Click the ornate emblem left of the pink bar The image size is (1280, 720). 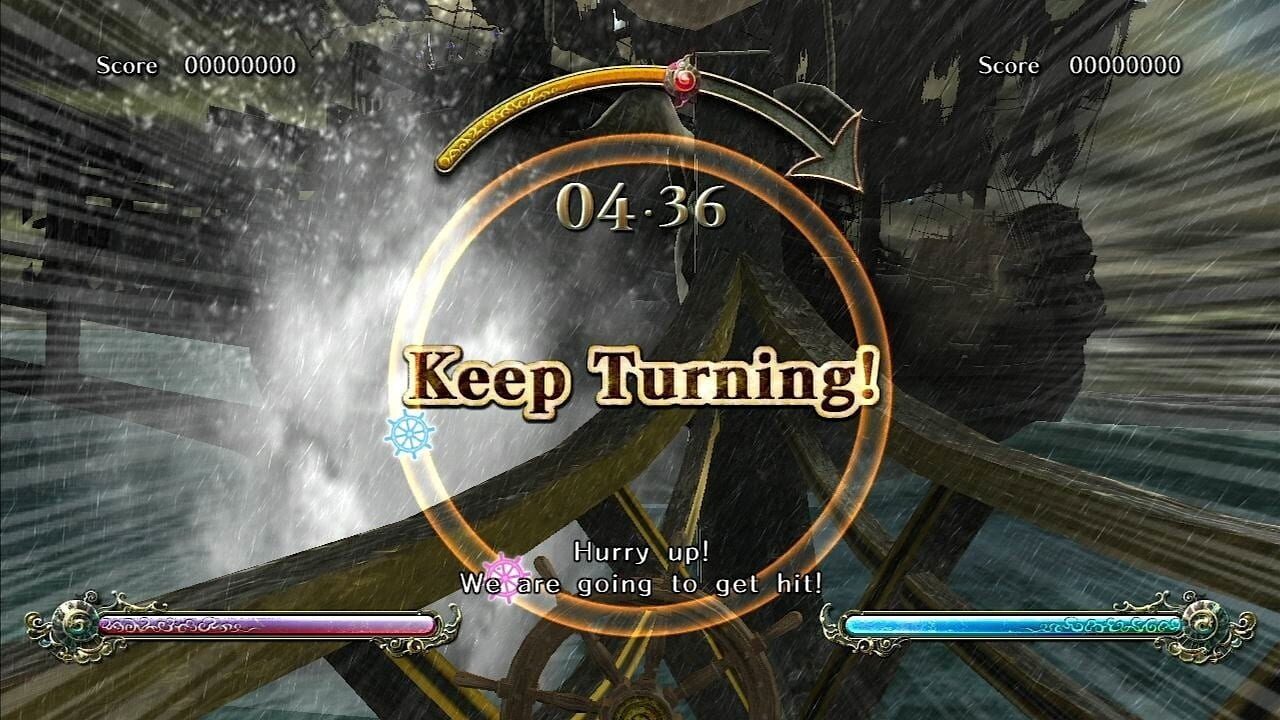pos(75,623)
